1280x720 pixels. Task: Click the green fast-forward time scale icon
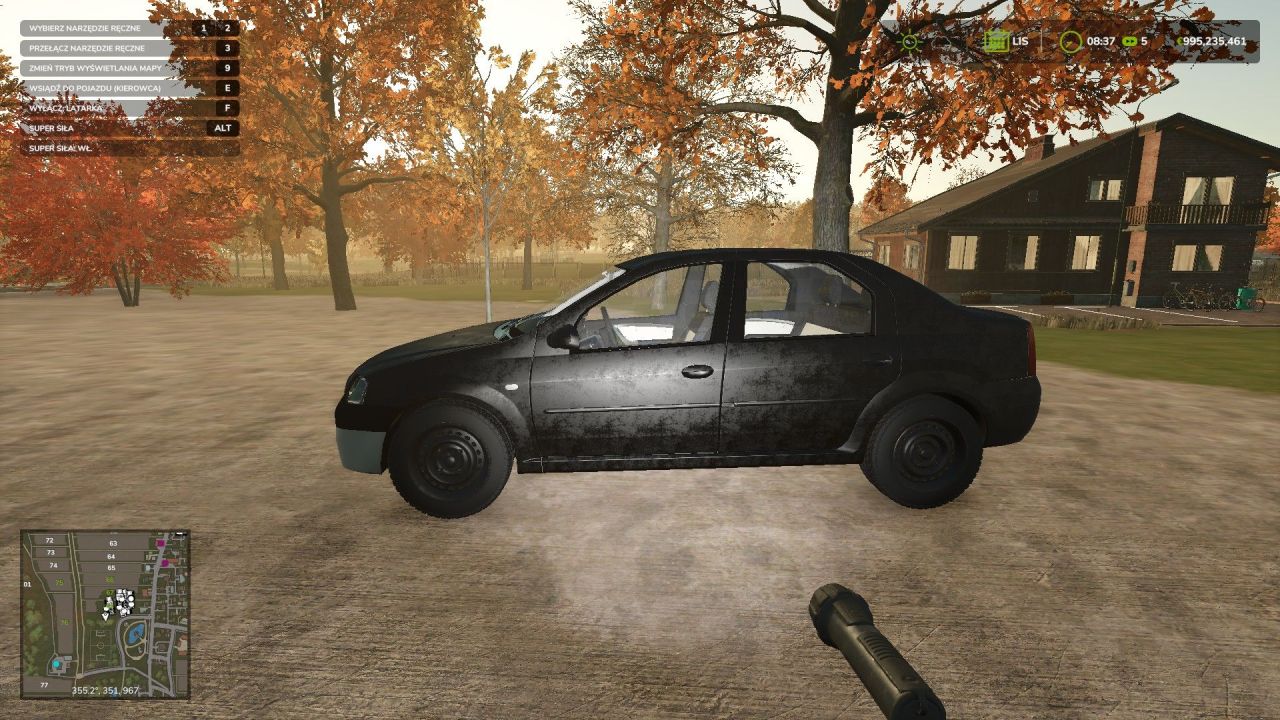[1129, 41]
